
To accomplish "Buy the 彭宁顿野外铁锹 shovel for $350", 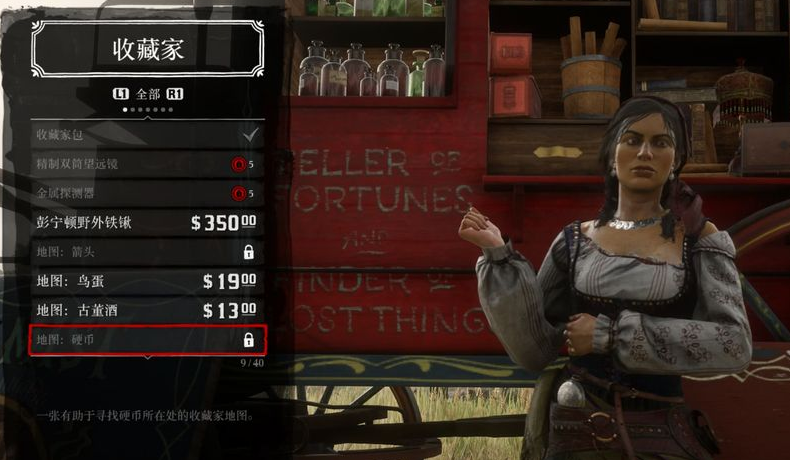I will point(147,222).
